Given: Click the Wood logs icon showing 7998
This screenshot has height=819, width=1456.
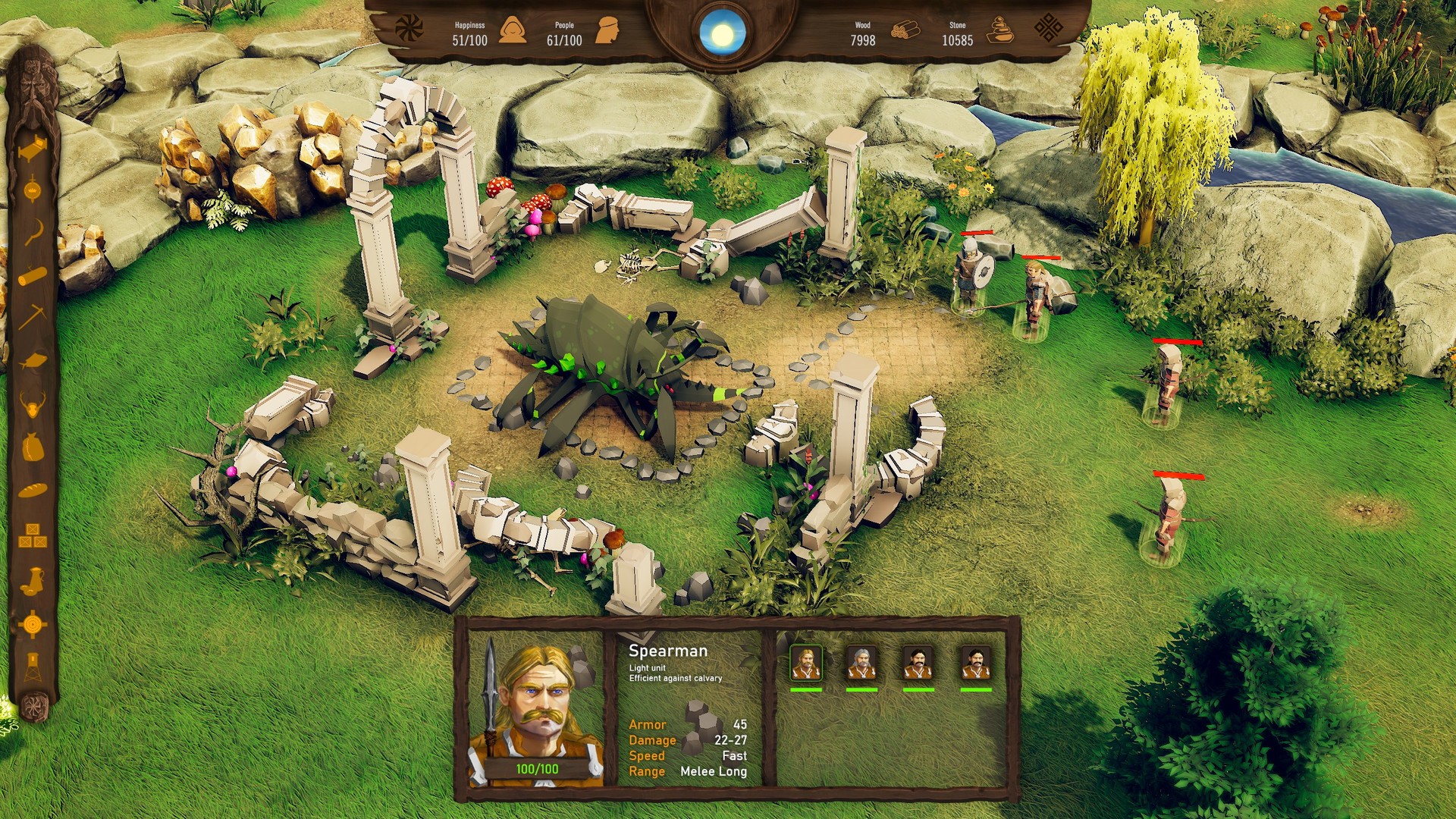Looking at the screenshot, I should (x=905, y=30).
